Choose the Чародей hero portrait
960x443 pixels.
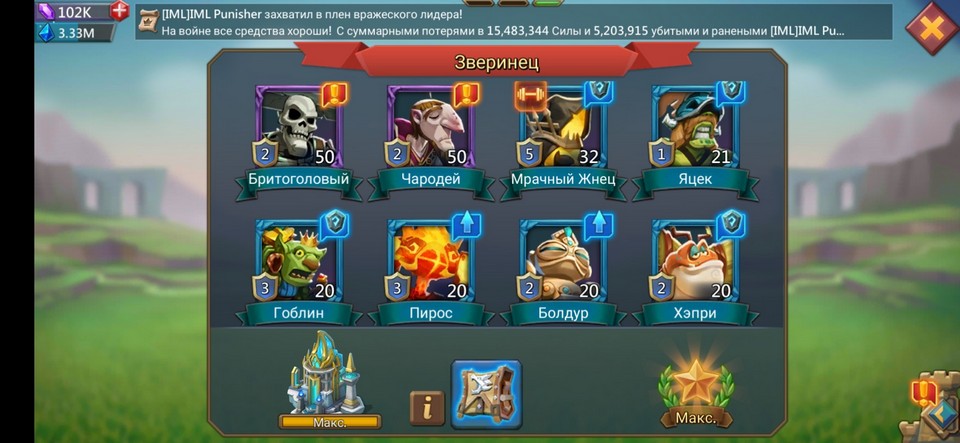coord(431,129)
